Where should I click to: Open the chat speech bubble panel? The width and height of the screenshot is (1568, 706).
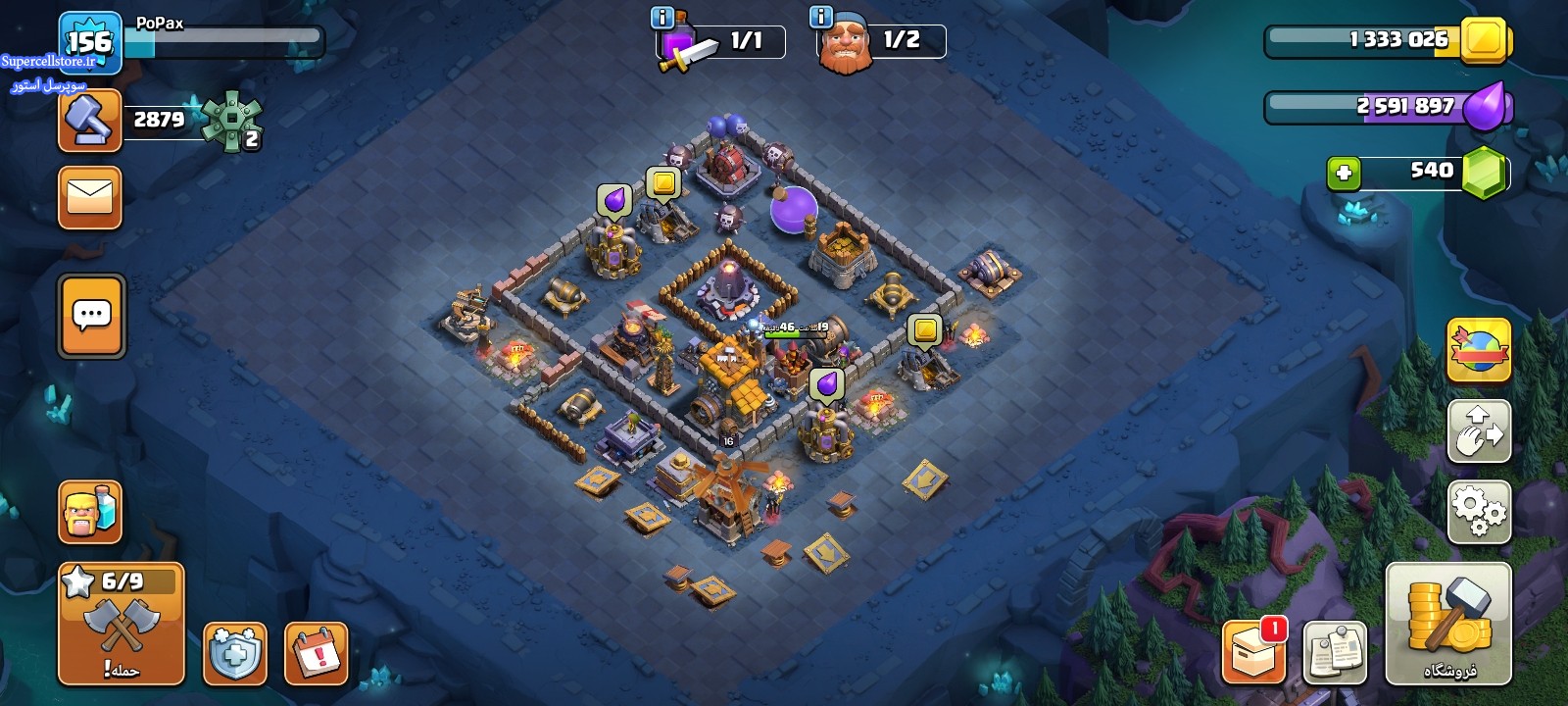click(x=91, y=316)
